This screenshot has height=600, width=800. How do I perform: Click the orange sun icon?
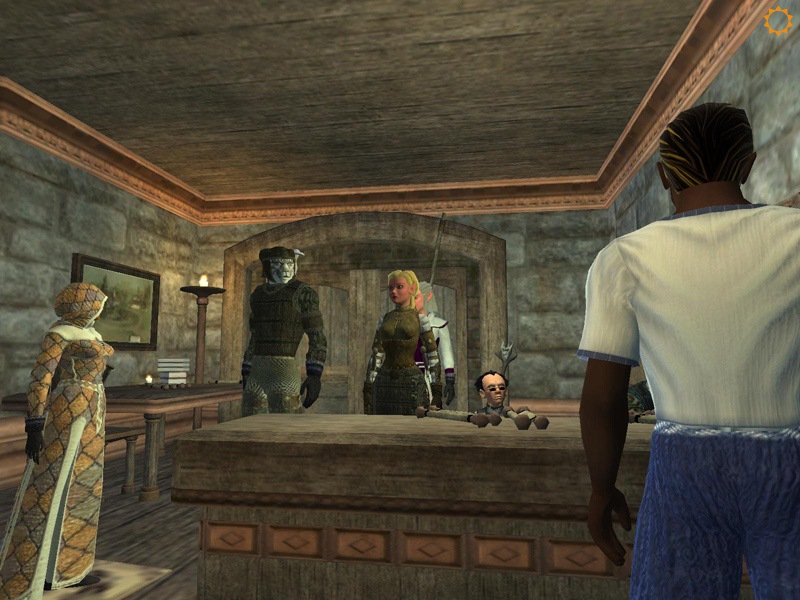pyautogui.click(x=777, y=21)
